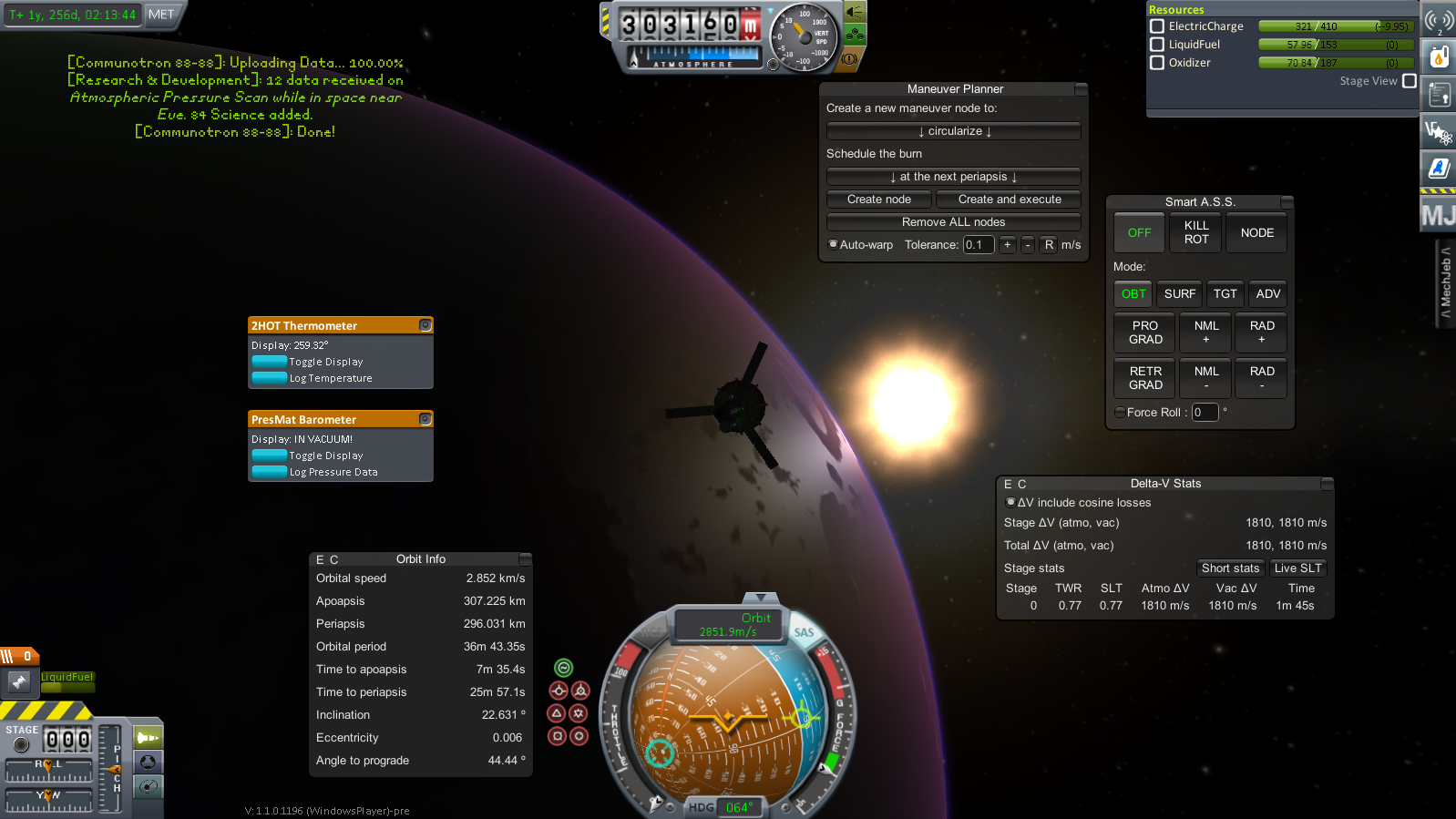
Task: Create a maneuver node
Action: tap(879, 200)
